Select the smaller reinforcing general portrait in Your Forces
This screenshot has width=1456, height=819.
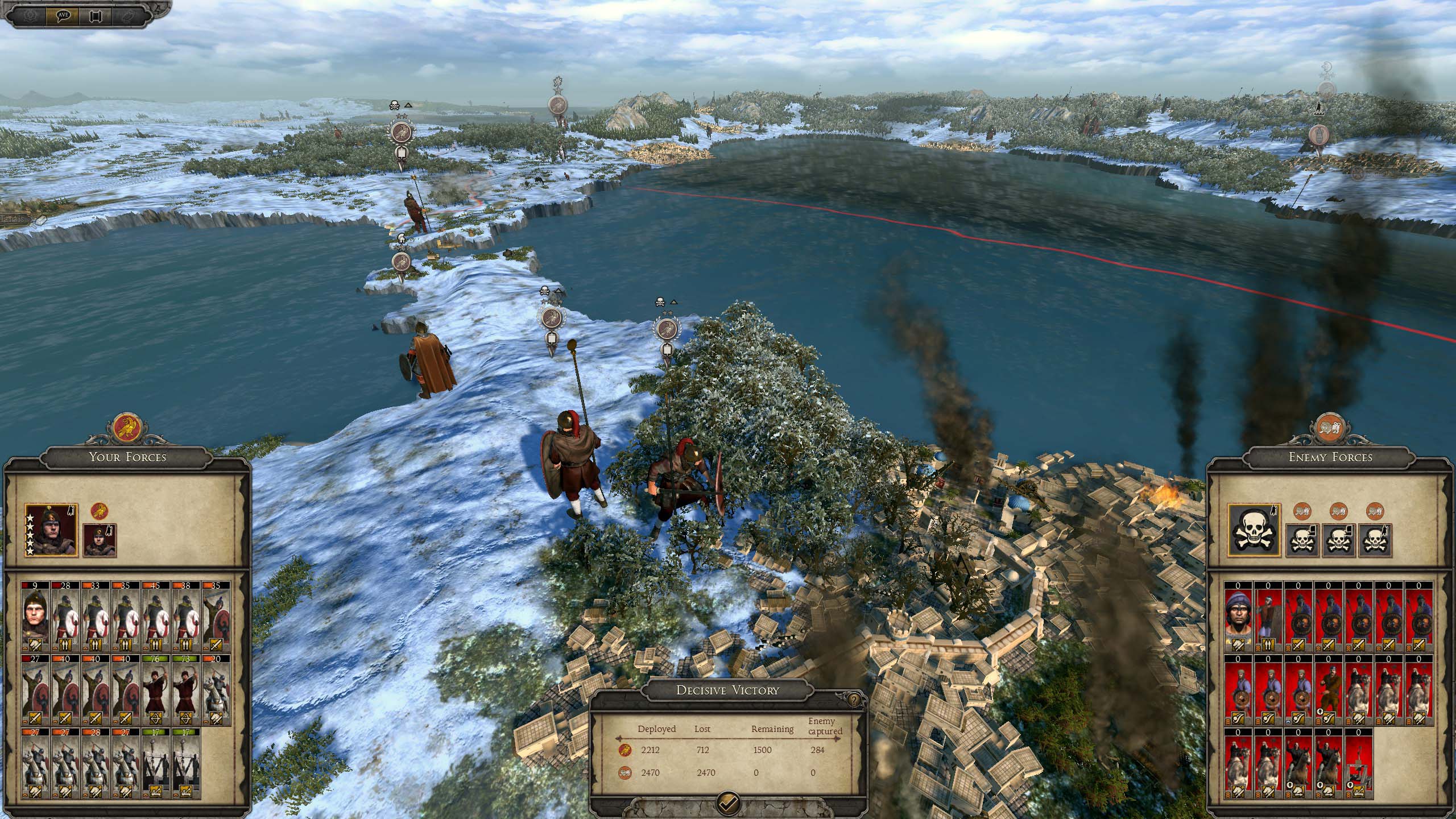100,540
